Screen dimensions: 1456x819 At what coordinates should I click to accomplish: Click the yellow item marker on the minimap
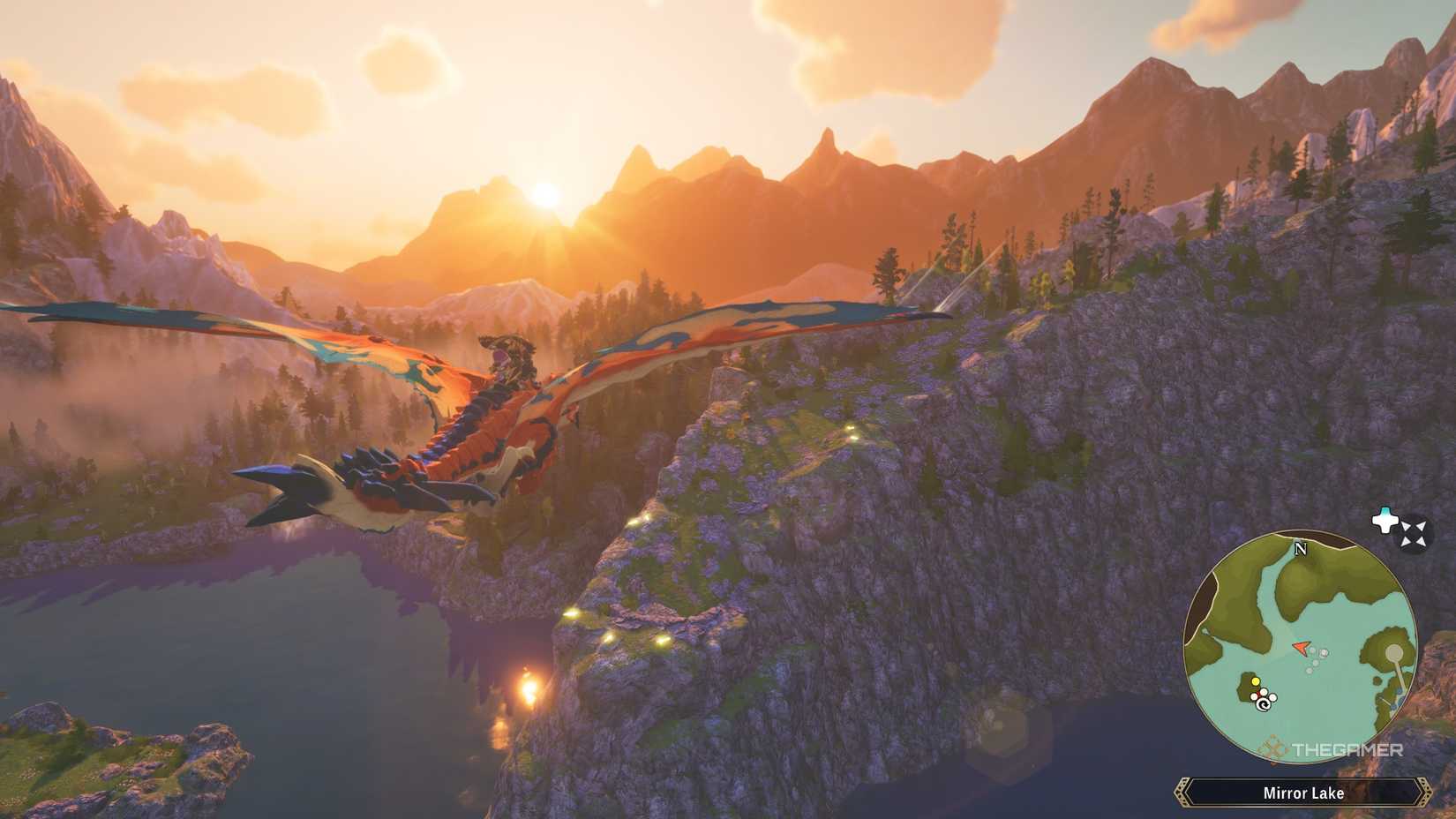(x=1256, y=681)
